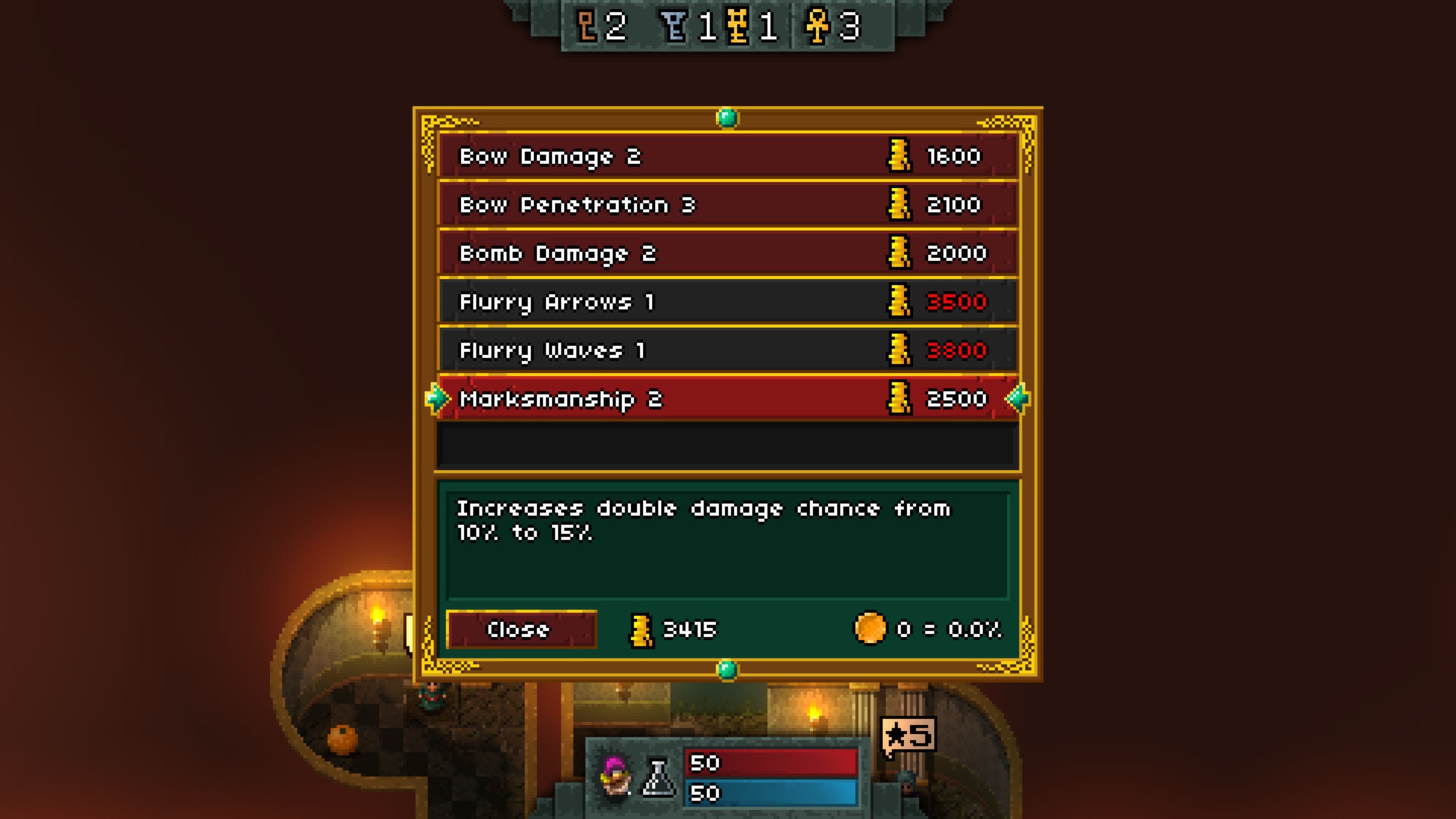Click the Flurry Waves 1 upgrade label
Viewport: 1456px width, 819px height.
point(553,350)
